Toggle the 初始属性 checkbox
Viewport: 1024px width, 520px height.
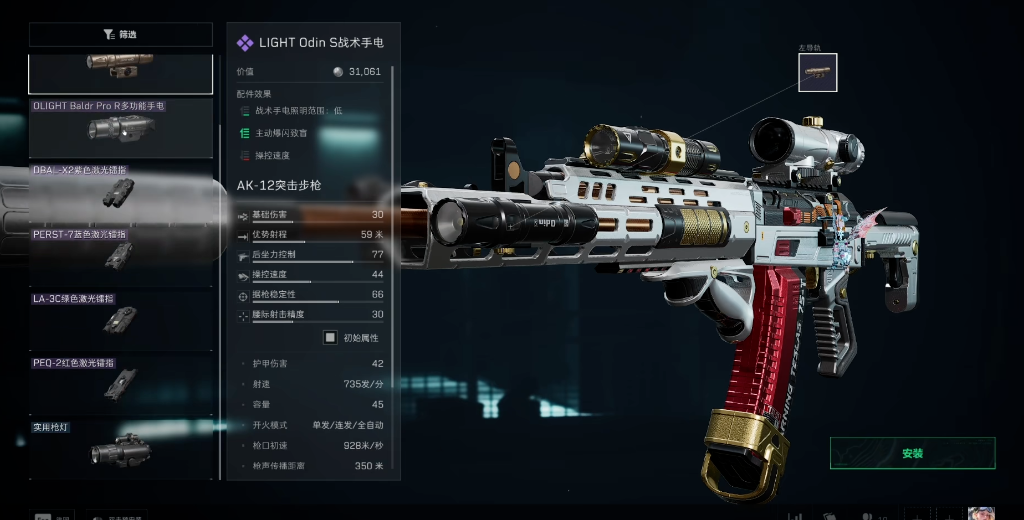point(330,338)
